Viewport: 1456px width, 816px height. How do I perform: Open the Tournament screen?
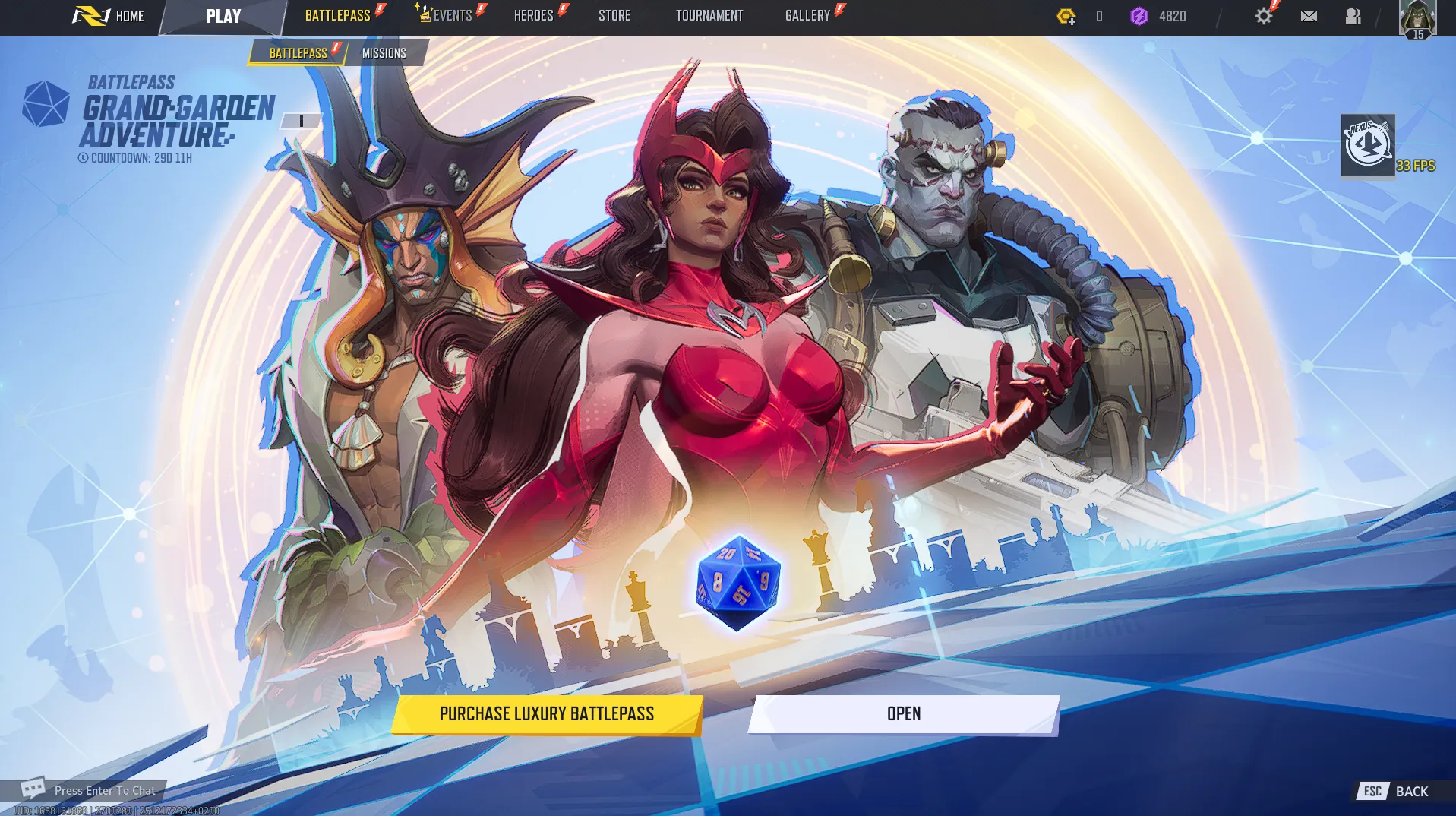[709, 15]
